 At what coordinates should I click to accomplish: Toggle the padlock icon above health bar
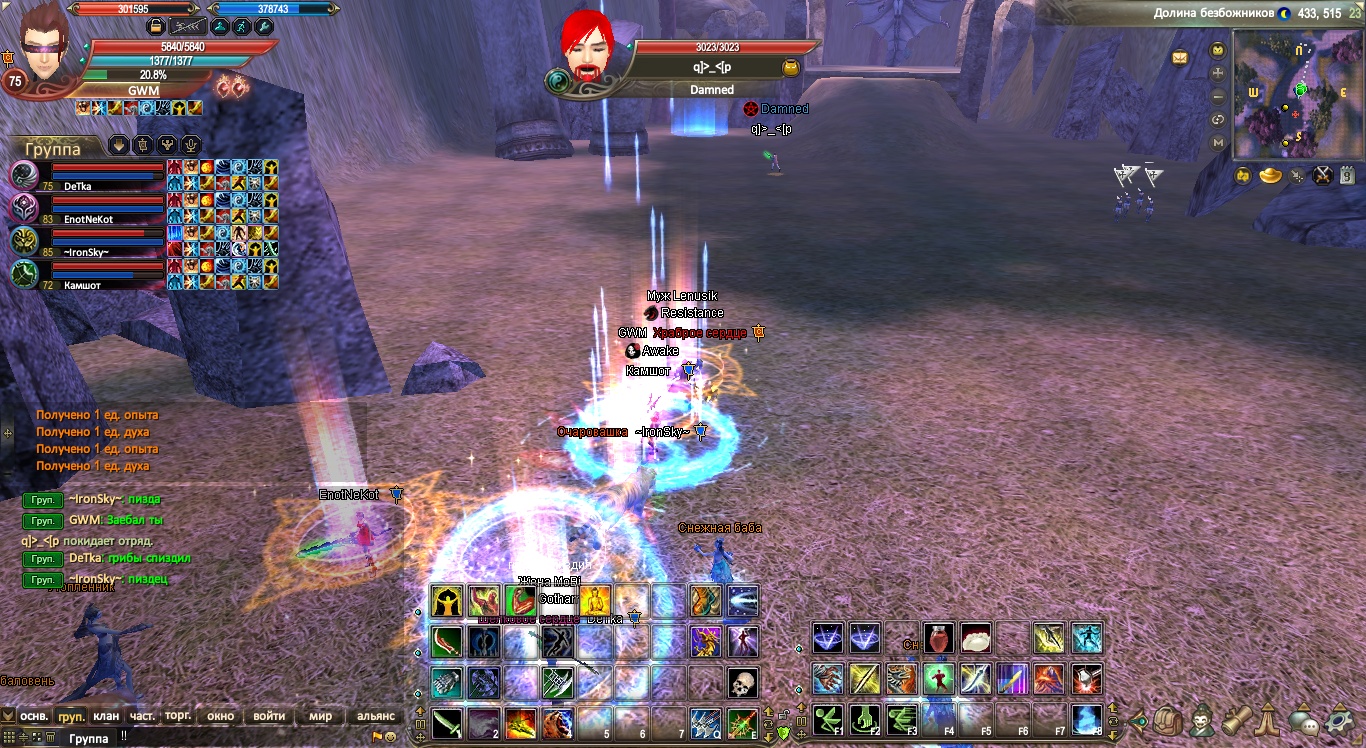[156, 26]
